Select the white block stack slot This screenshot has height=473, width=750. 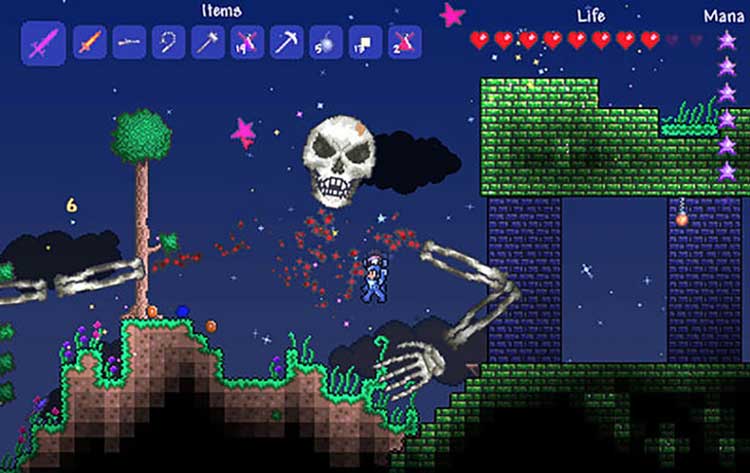pyautogui.click(x=365, y=43)
